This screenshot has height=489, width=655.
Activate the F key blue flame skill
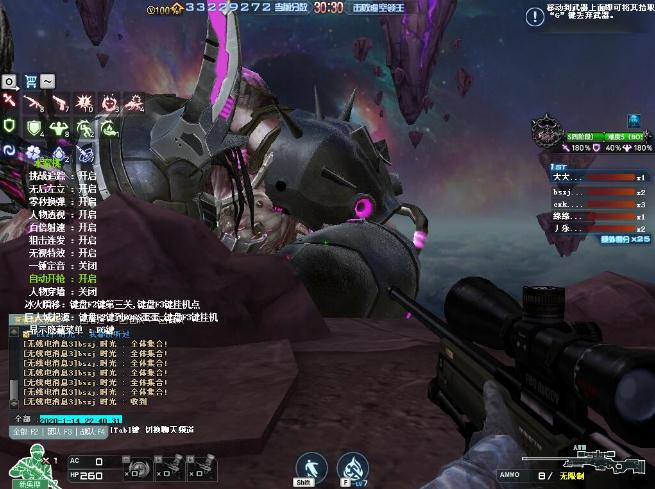(x=352, y=466)
